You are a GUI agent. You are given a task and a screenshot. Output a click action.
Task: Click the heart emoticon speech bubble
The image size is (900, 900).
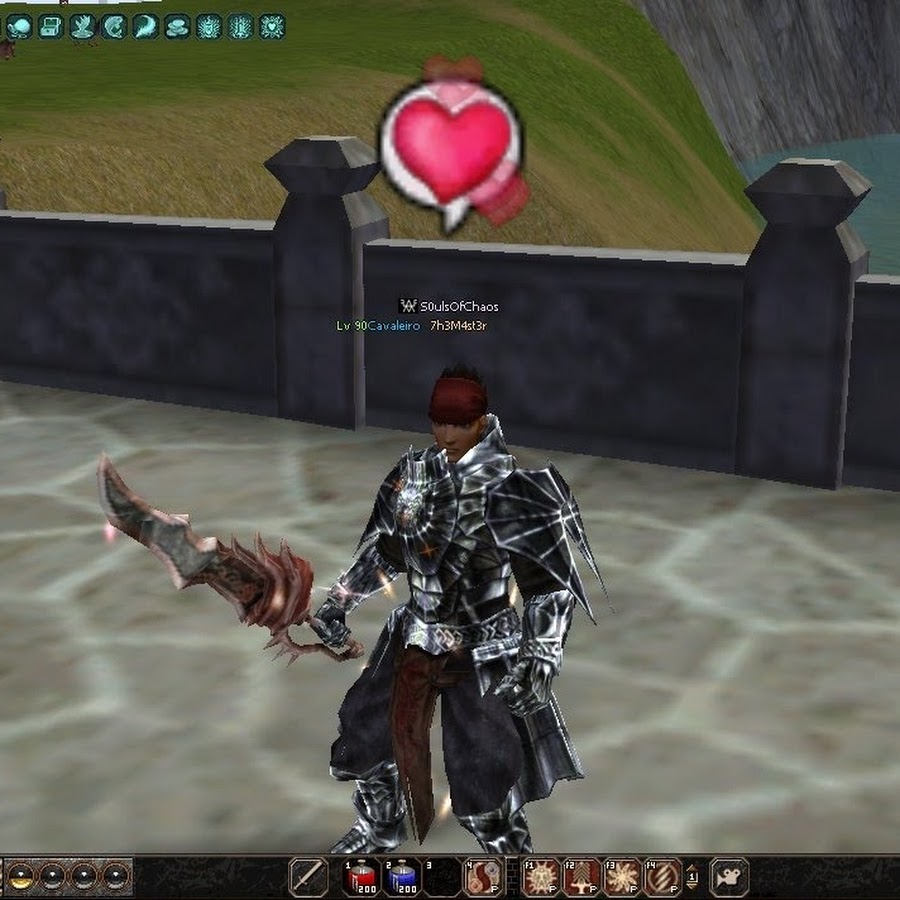452,152
